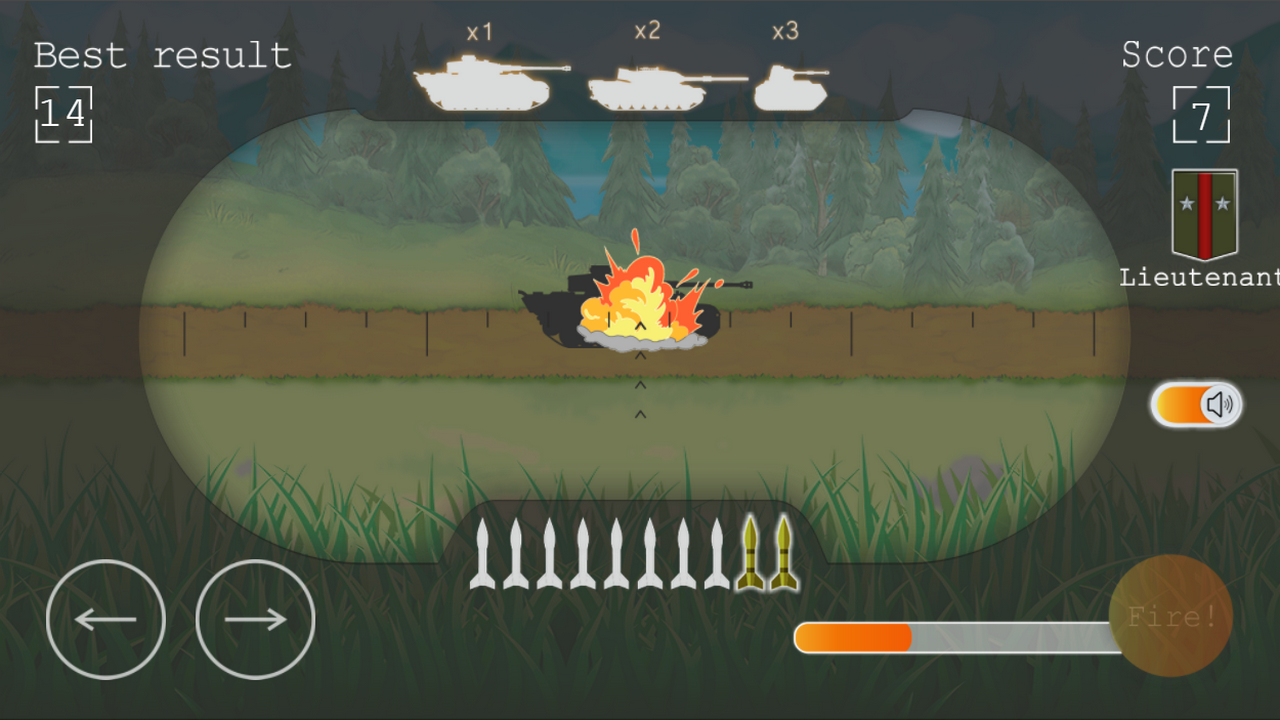Select the first white rocket in the ammo row
Viewport: 1280px width, 720px height.
tap(483, 555)
